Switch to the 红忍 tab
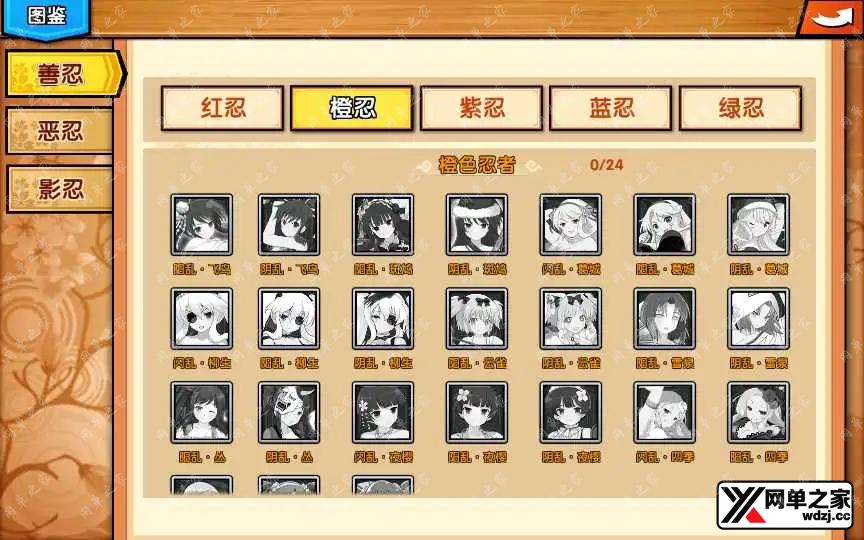Screen dimensions: 864x540 223,108
